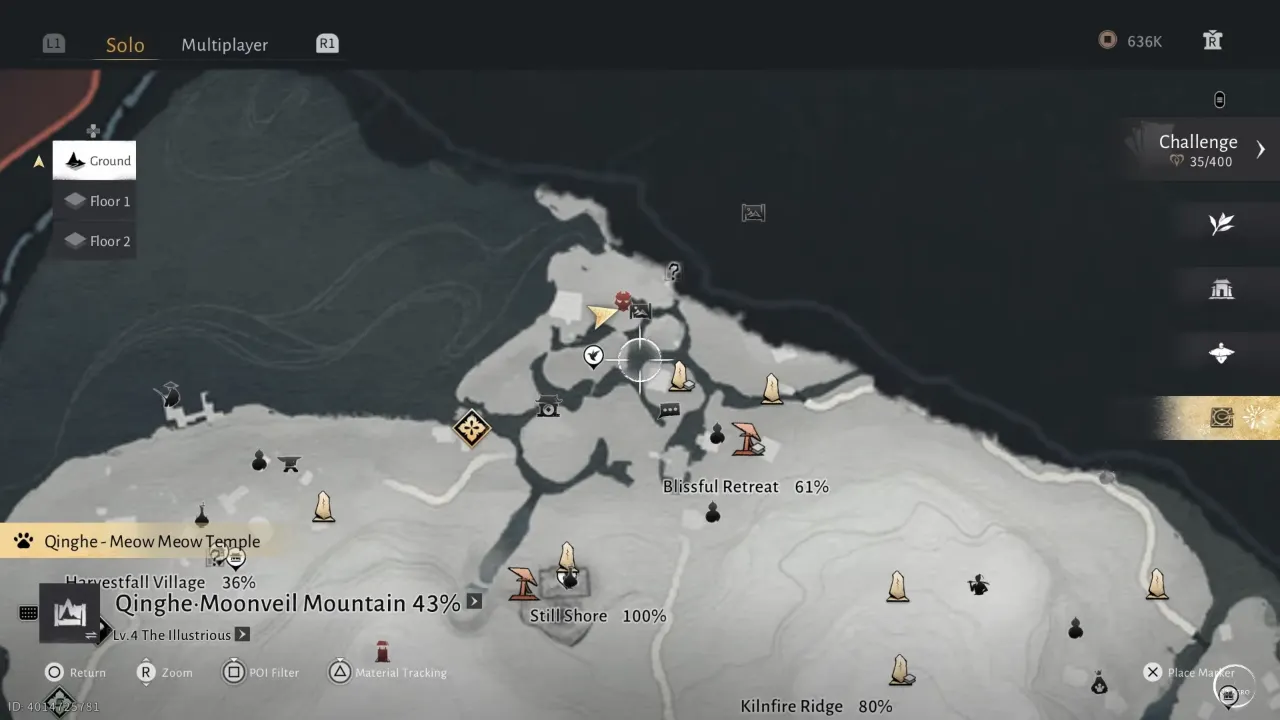1280x720 pixels.
Task: Expand the Challenge panel via its chevron
Action: 1259,148
